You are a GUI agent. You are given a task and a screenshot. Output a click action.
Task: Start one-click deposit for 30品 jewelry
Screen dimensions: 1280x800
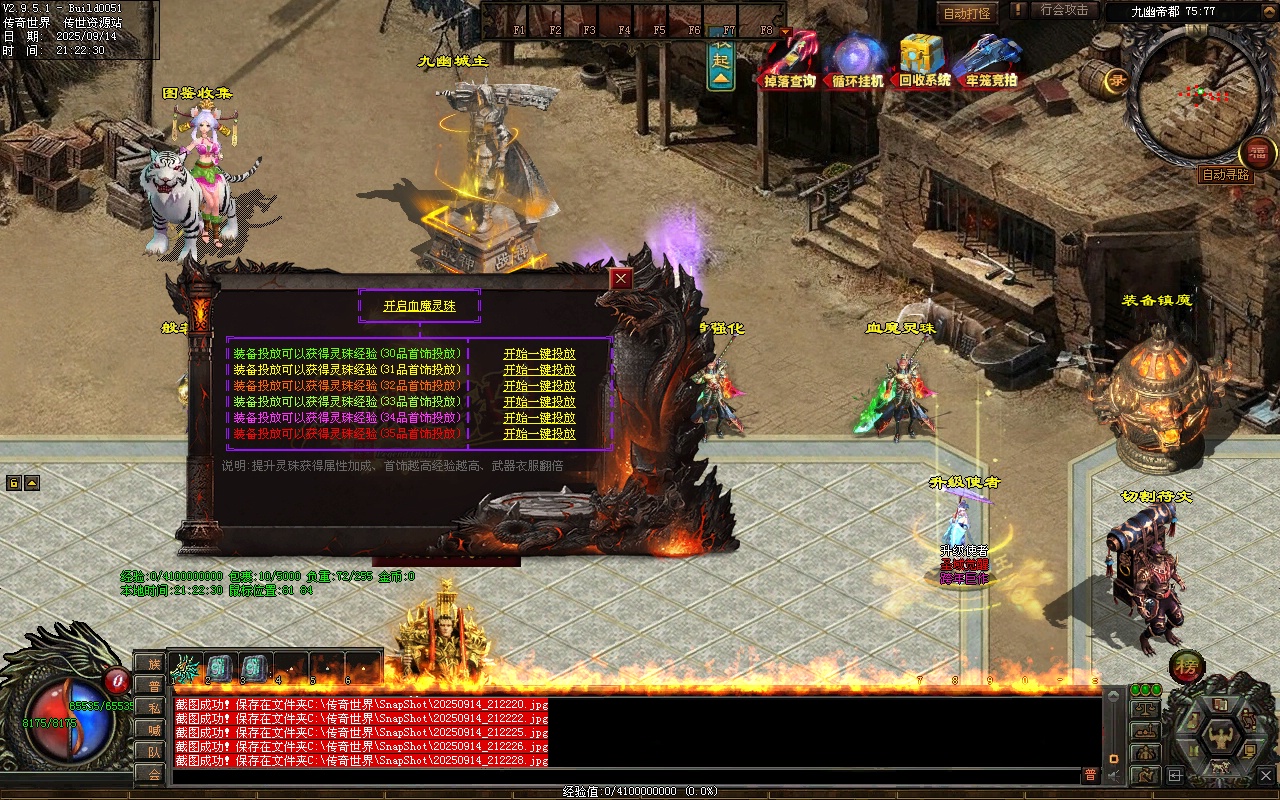point(539,354)
